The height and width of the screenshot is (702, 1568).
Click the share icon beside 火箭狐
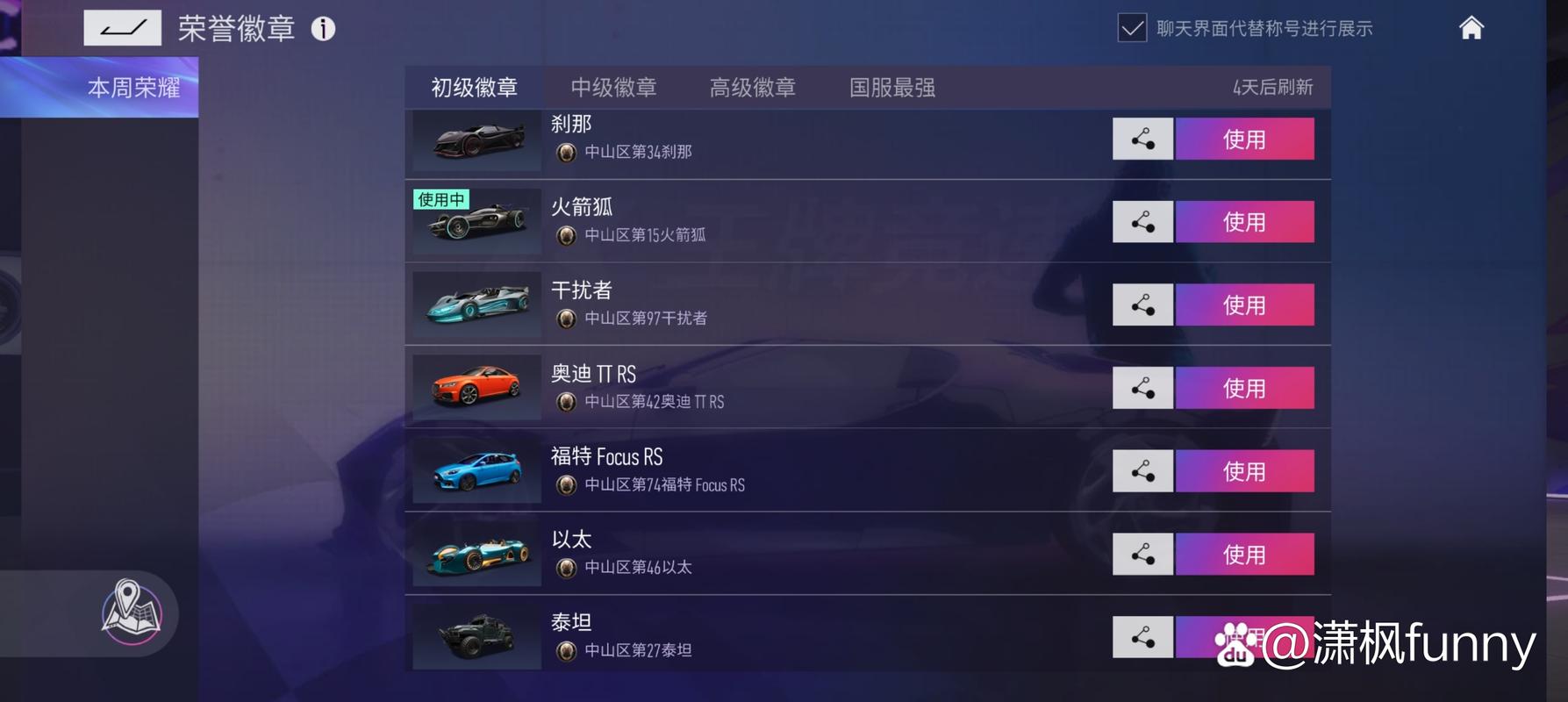coord(1142,221)
